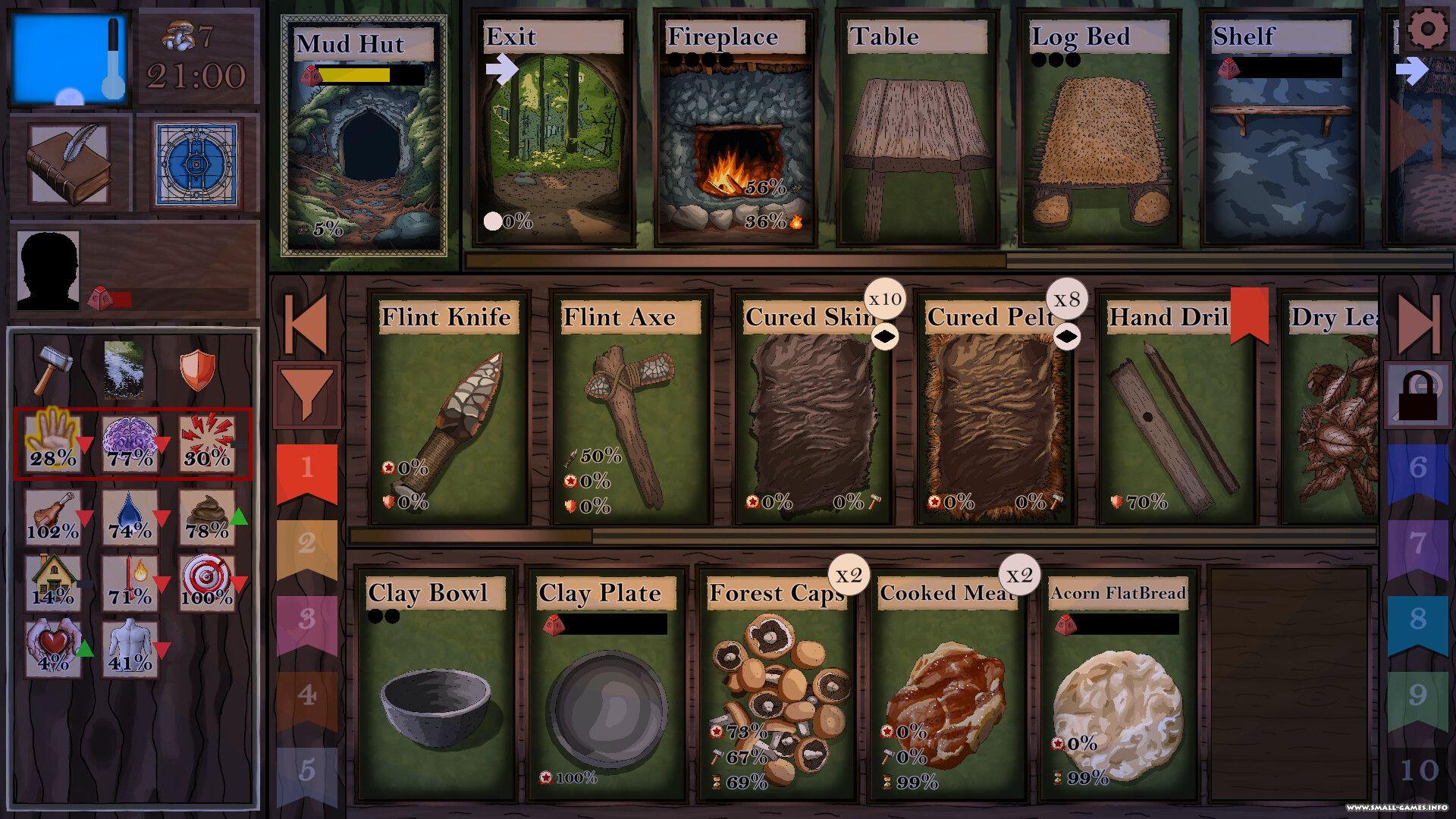Open the blue blueprint crafting panel
The height and width of the screenshot is (819, 1456).
(196, 165)
